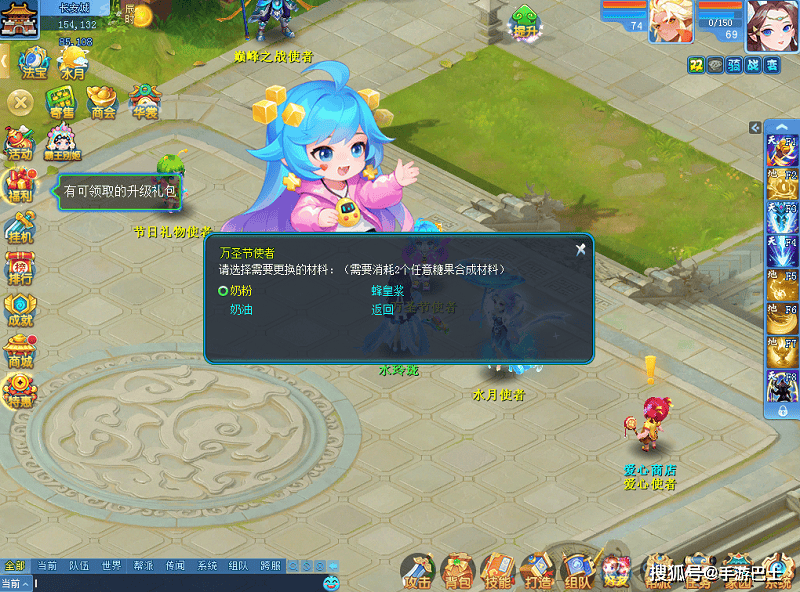Pick the 奶油 material option
This screenshot has width=800, height=592.
coord(241,310)
